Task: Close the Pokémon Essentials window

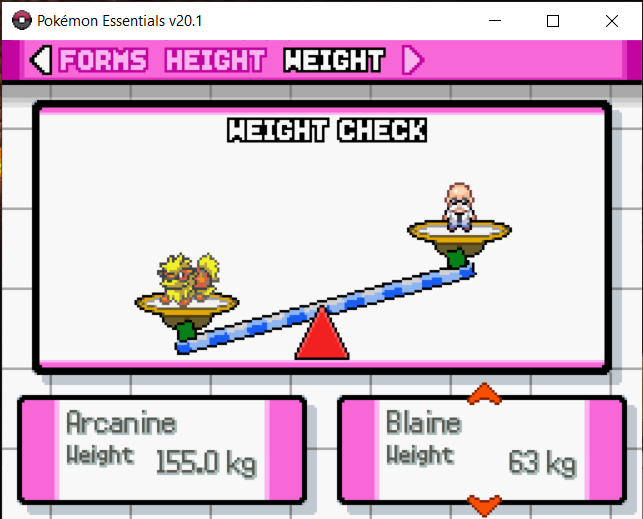Action: pos(612,20)
